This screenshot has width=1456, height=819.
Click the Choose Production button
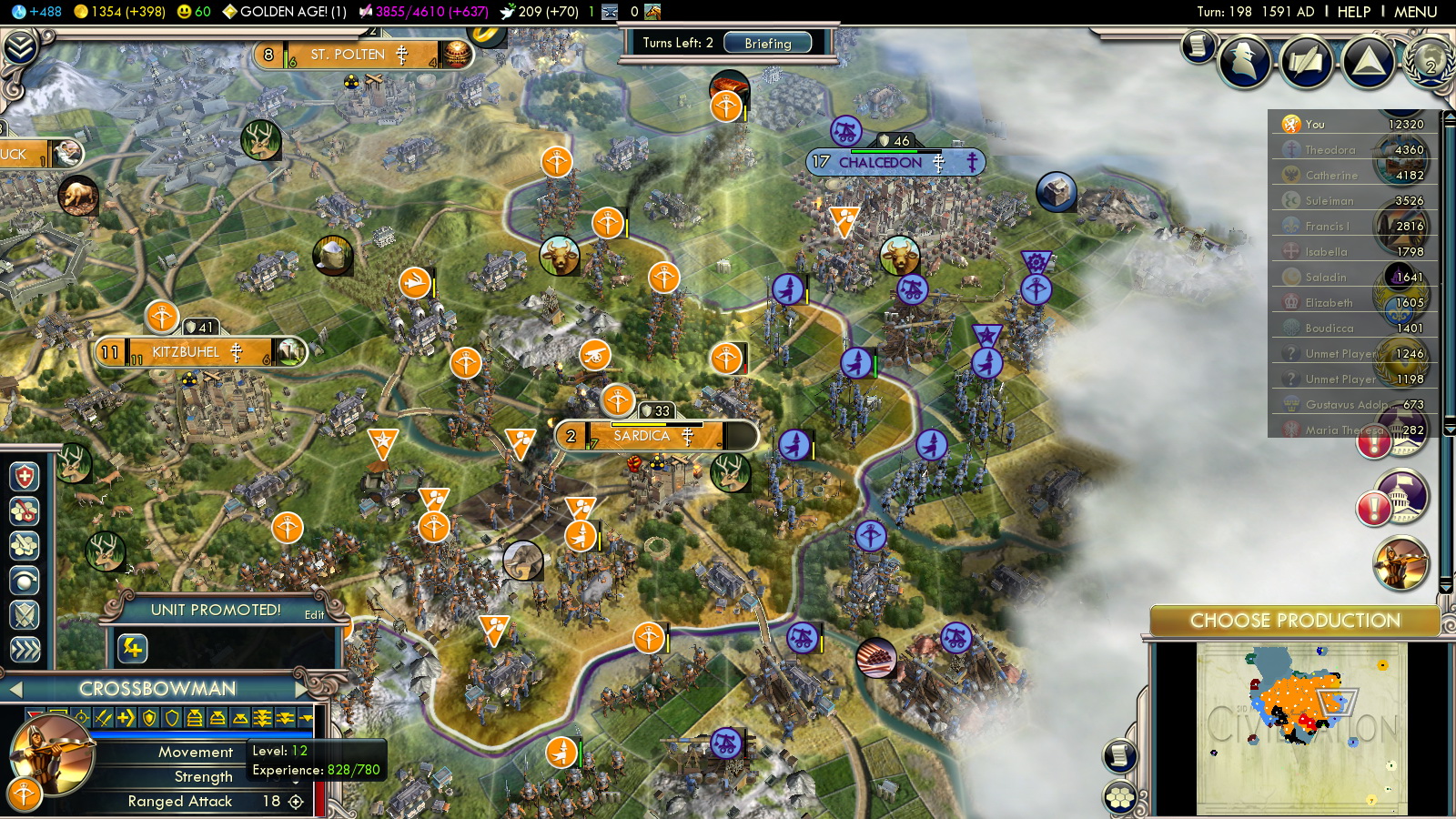click(x=1294, y=621)
